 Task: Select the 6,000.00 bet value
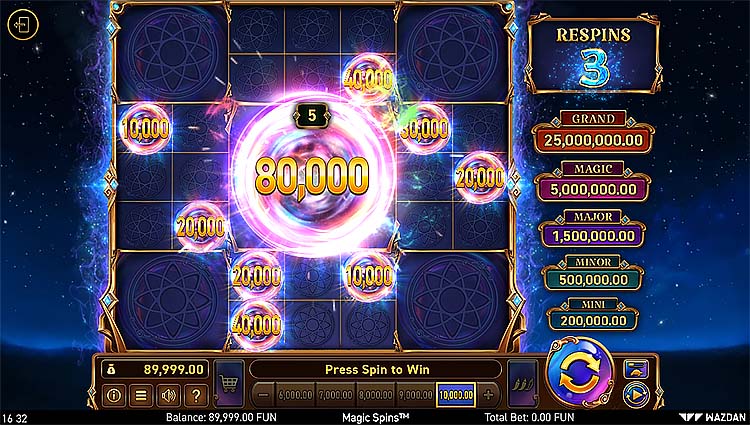pyautogui.click(x=296, y=395)
